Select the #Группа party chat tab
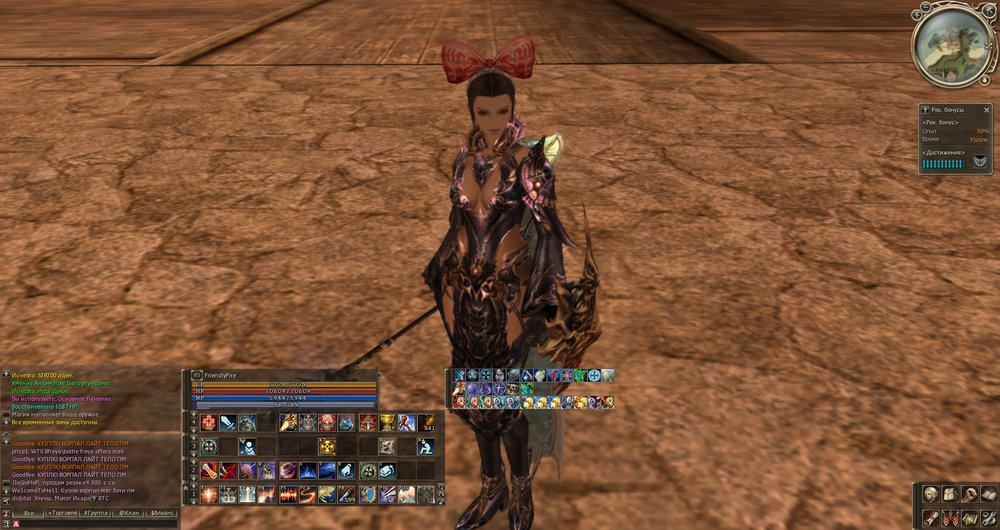Viewport: 1000px width, 530px height. point(96,513)
